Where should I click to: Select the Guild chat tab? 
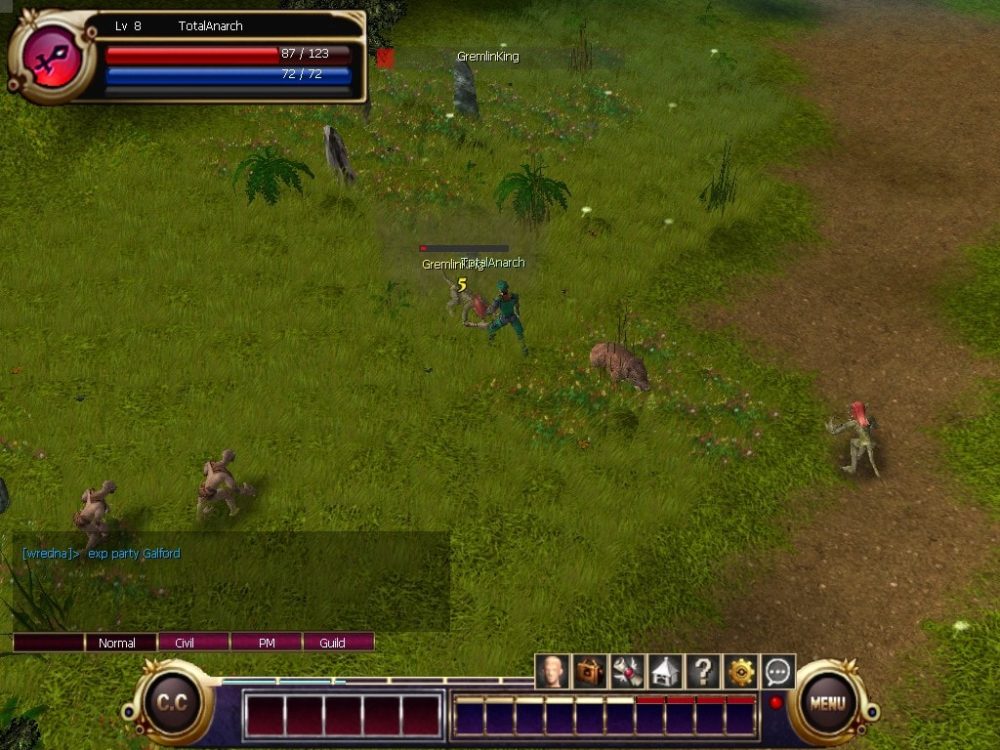[x=333, y=643]
